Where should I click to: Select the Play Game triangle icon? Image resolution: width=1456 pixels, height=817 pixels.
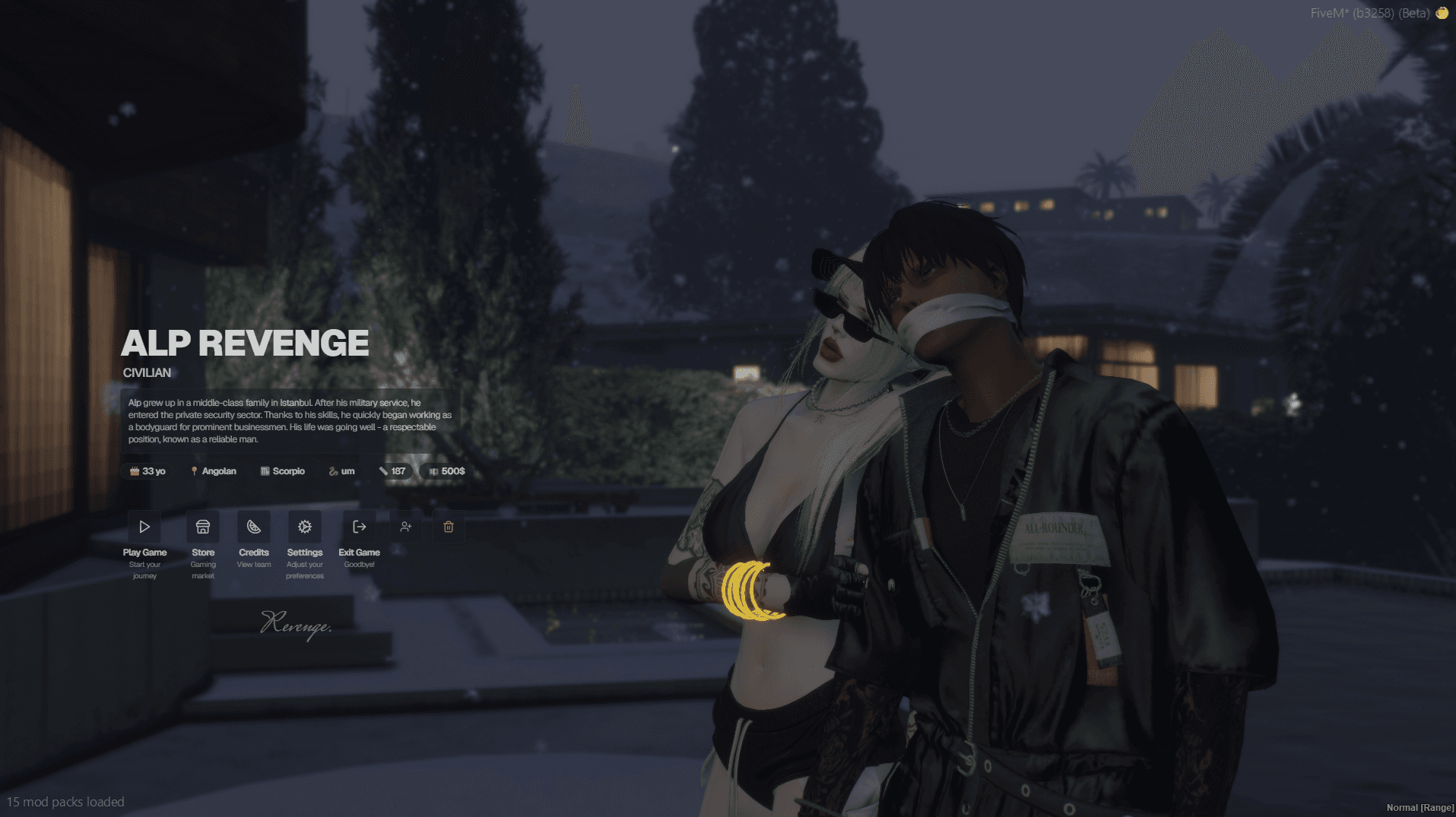point(144,526)
